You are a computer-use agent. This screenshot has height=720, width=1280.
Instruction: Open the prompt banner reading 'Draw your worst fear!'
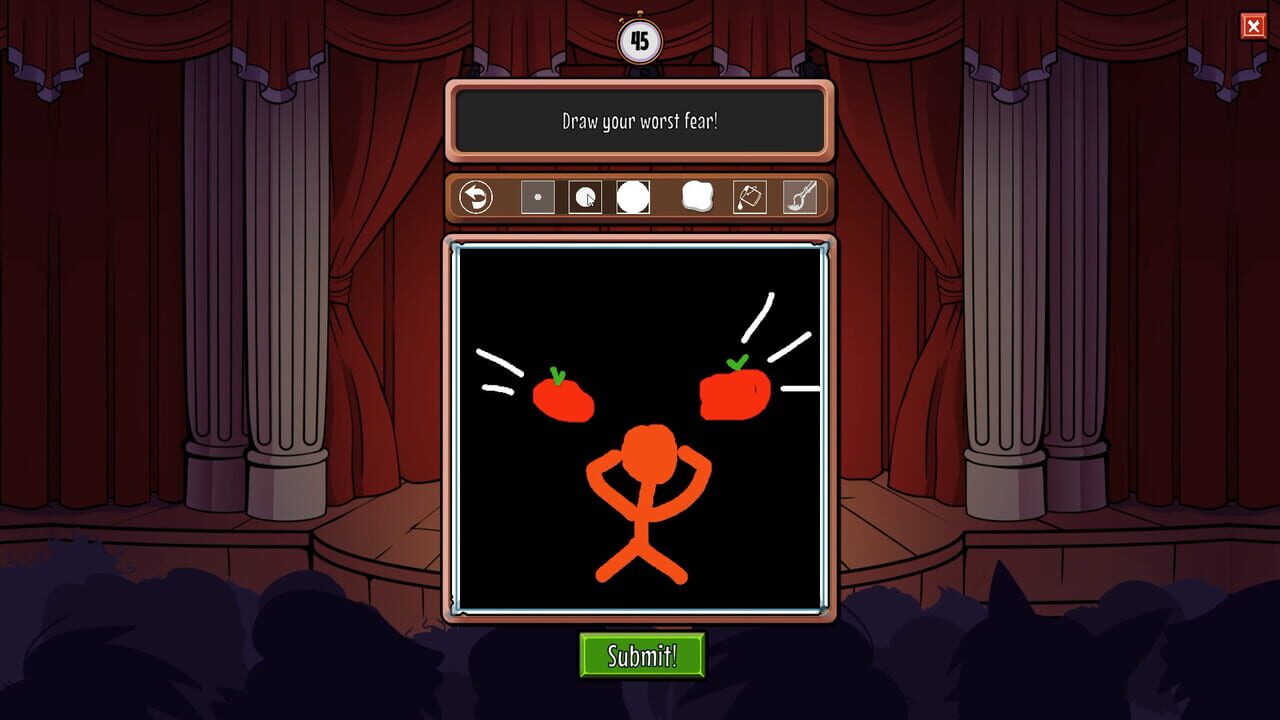click(x=640, y=122)
